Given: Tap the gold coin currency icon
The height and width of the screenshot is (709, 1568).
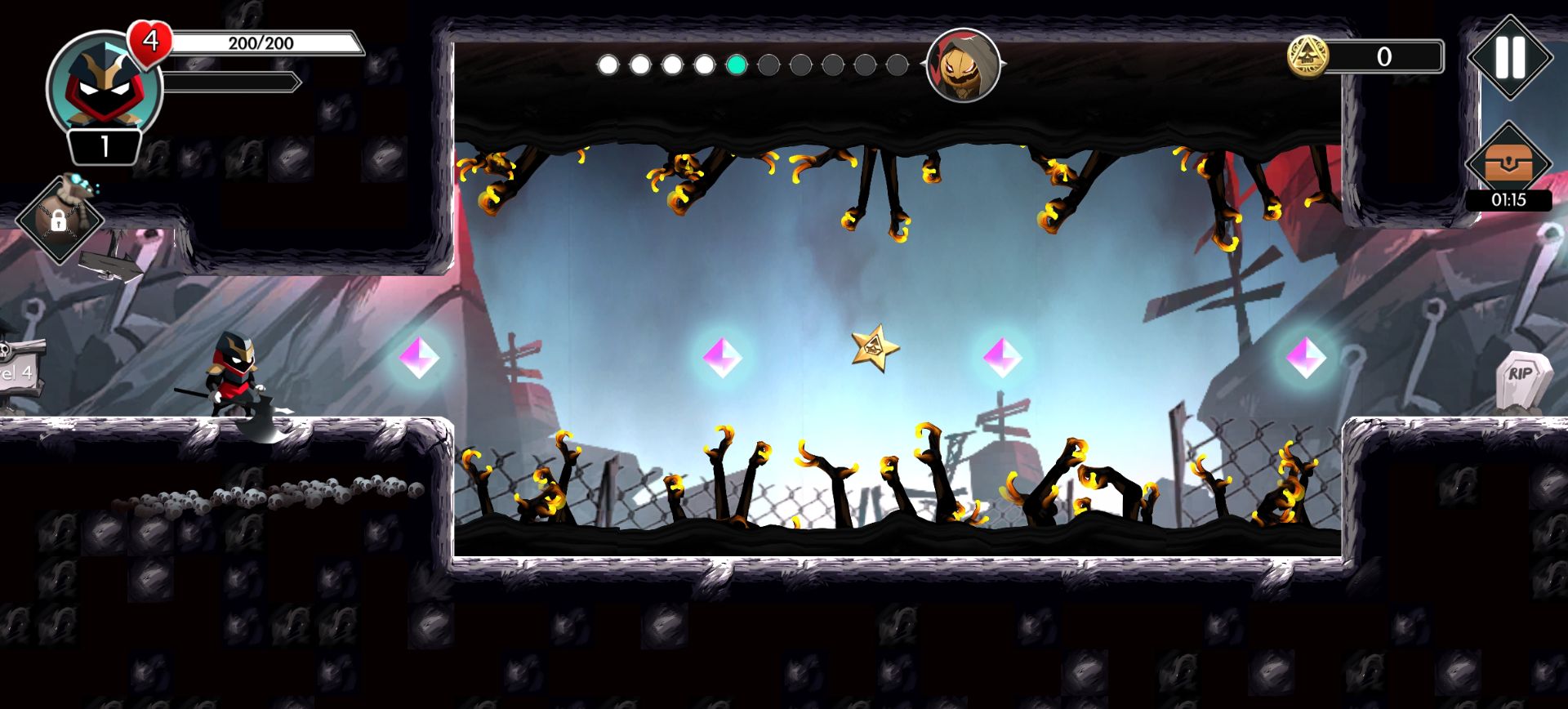Looking at the screenshot, I should [1307, 56].
